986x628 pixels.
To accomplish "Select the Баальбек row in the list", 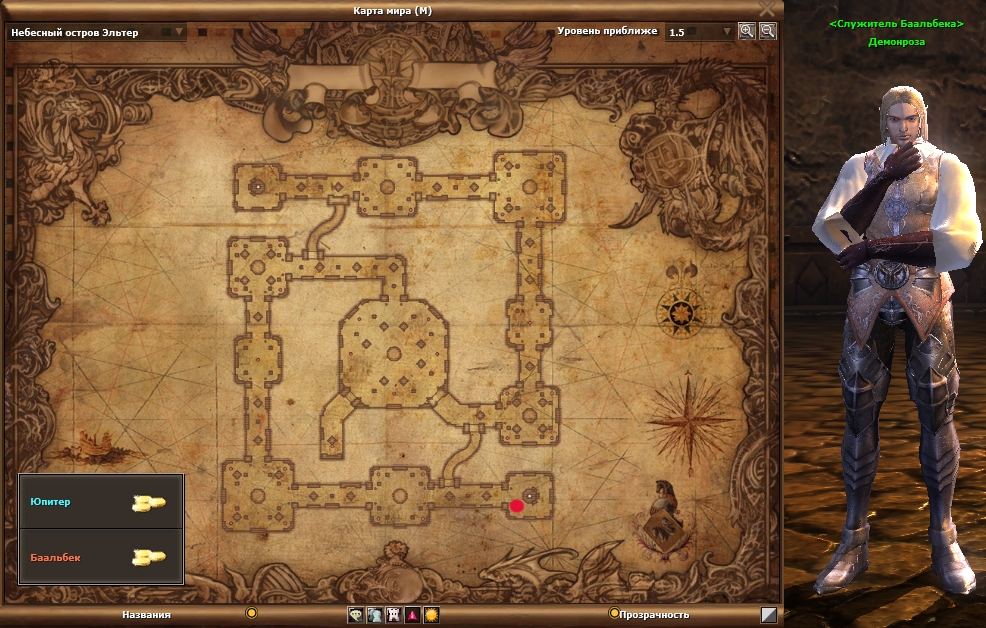I will point(101,557).
